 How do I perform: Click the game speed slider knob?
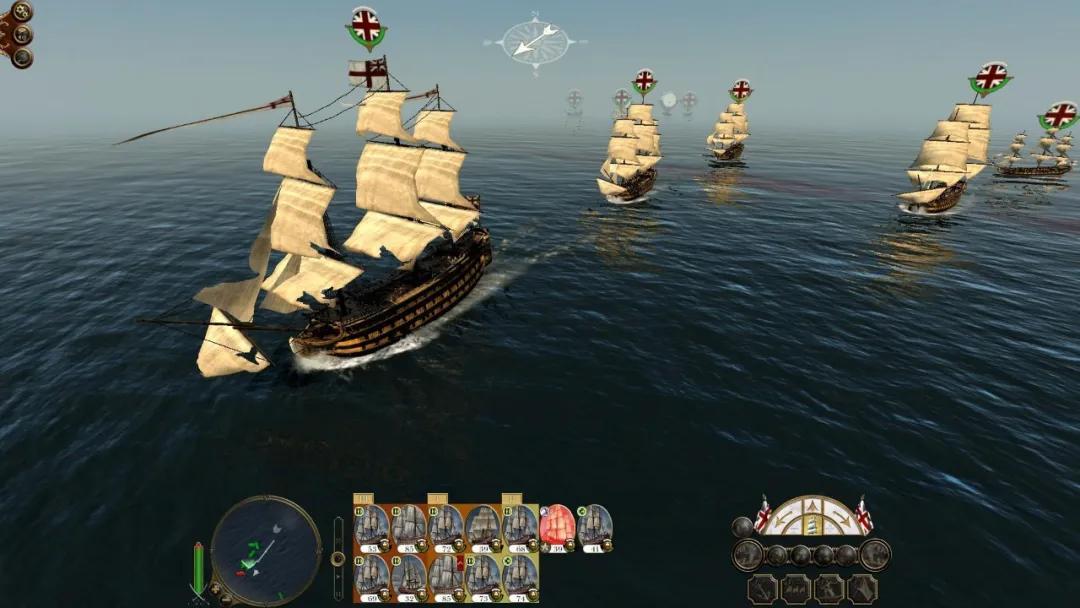point(338,557)
